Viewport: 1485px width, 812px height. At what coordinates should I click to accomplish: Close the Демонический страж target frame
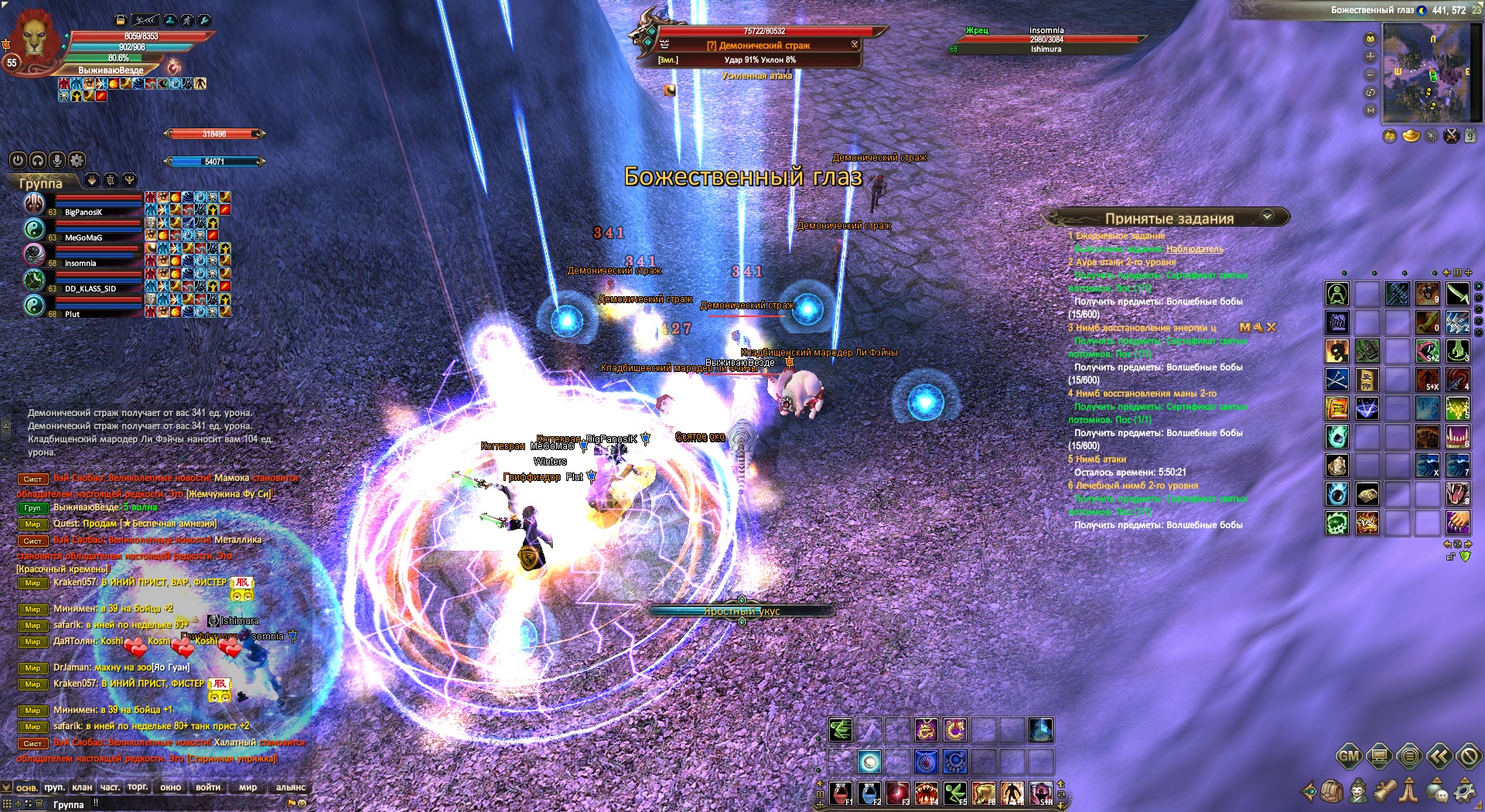[855, 45]
